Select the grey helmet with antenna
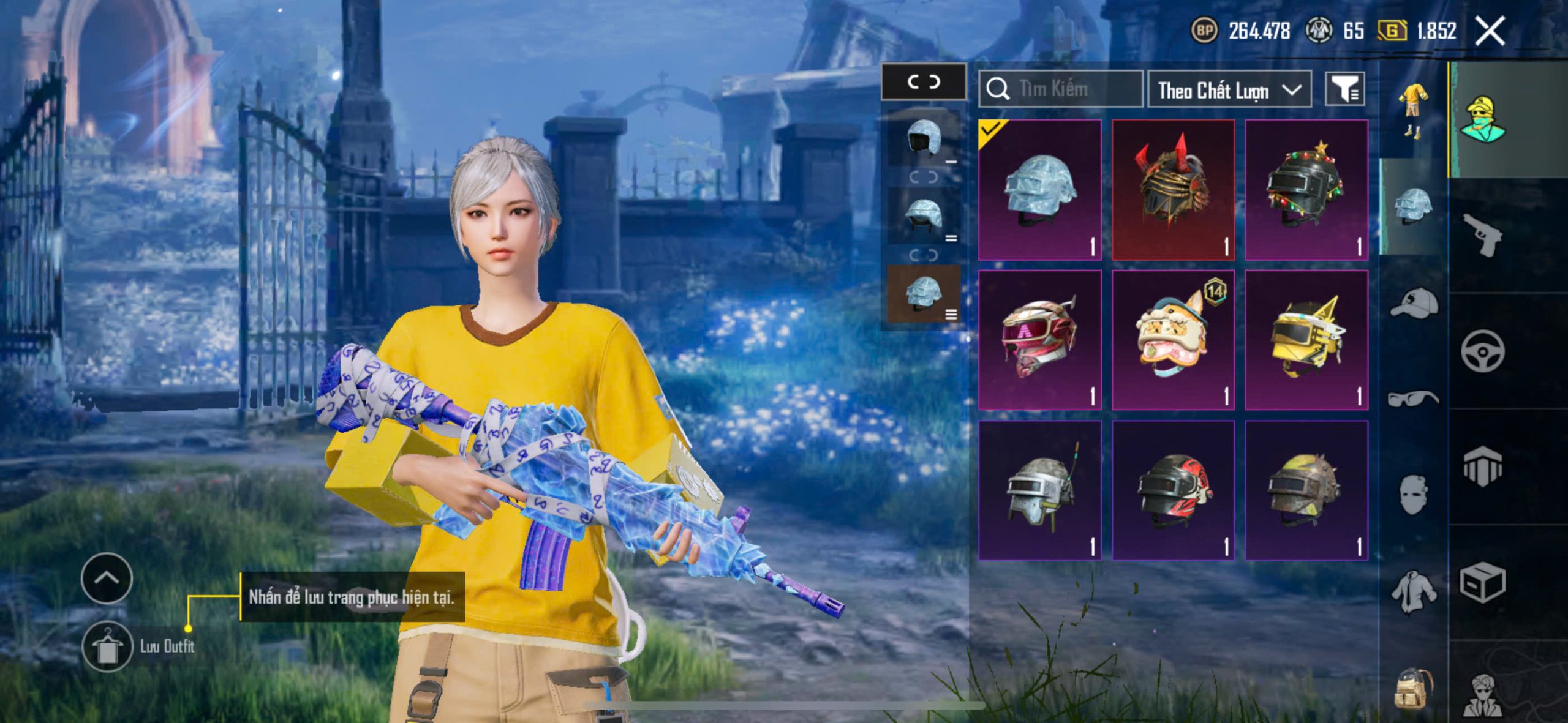This screenshot has width=1568, height=723. 1040,490
